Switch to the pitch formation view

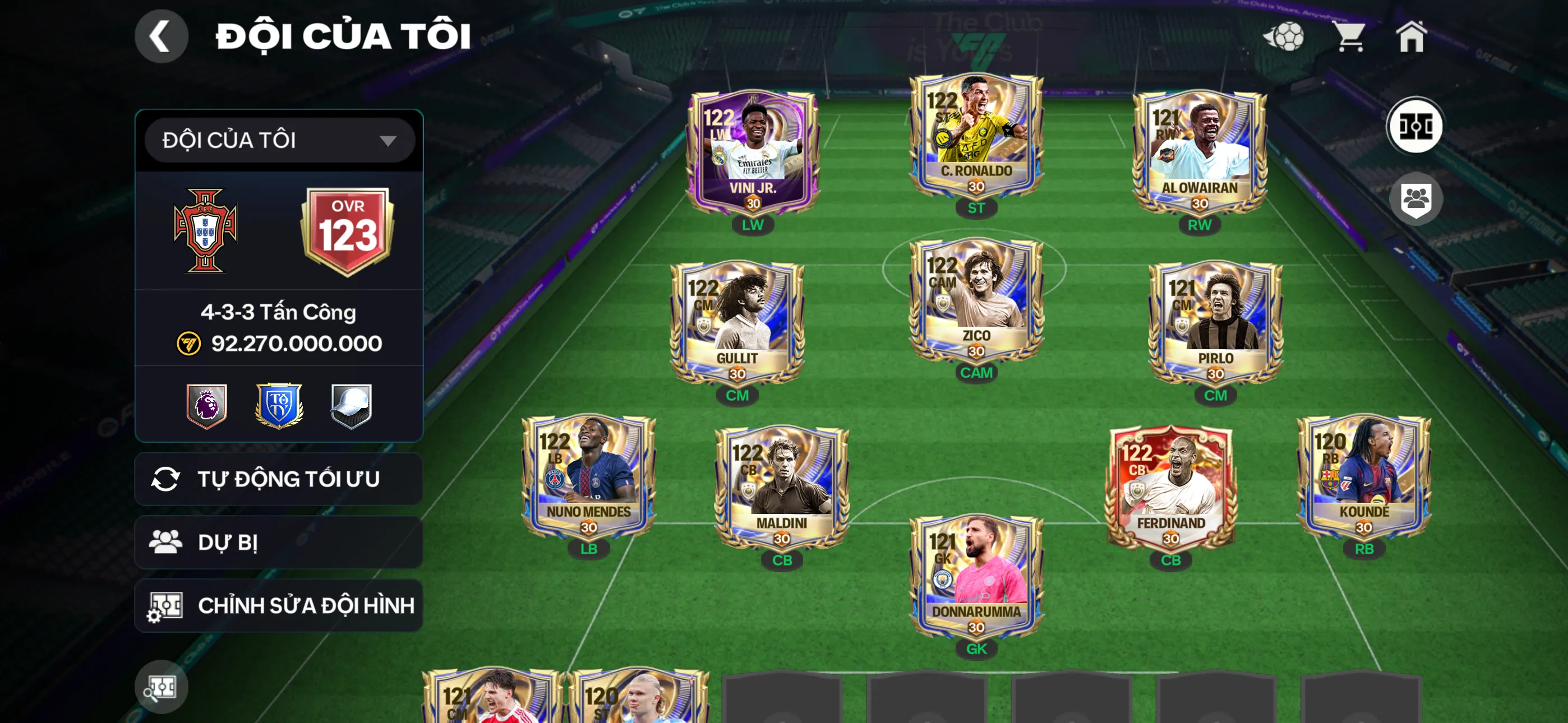1414,127
